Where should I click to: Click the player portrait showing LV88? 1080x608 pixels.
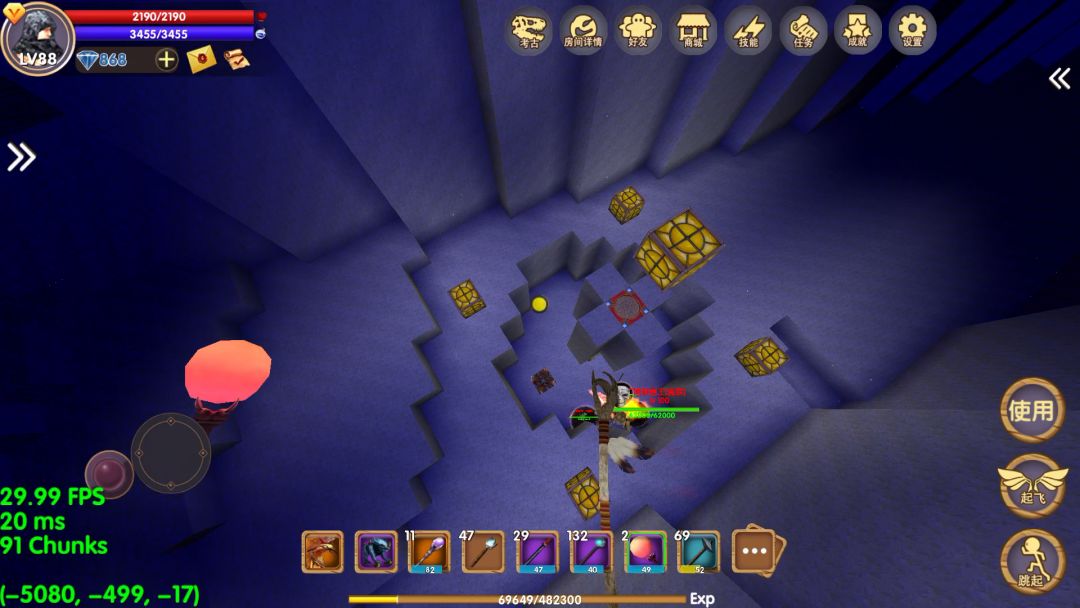tap(38, 37)
